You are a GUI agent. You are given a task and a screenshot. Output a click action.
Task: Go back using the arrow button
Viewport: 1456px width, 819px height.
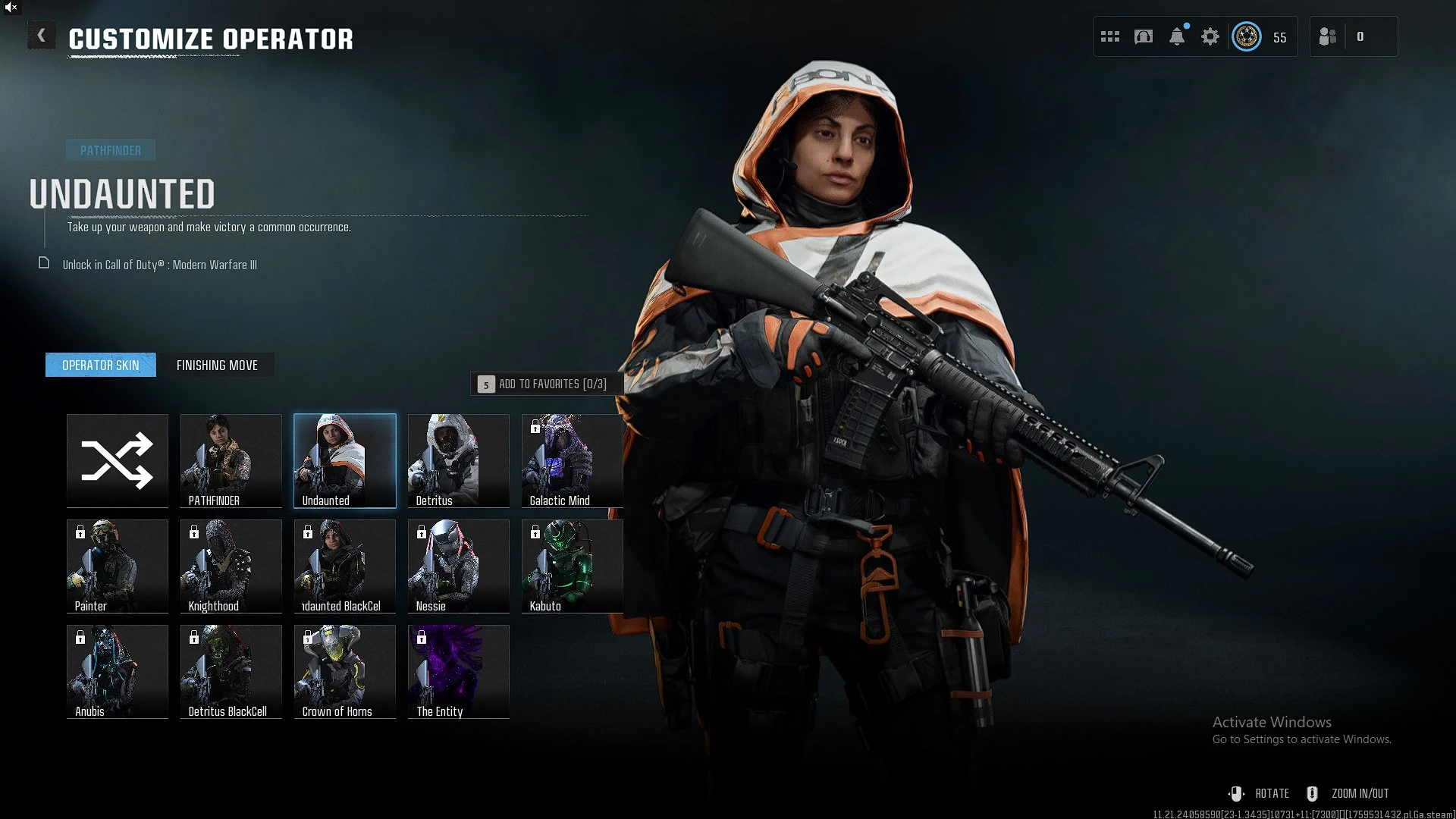42,36
